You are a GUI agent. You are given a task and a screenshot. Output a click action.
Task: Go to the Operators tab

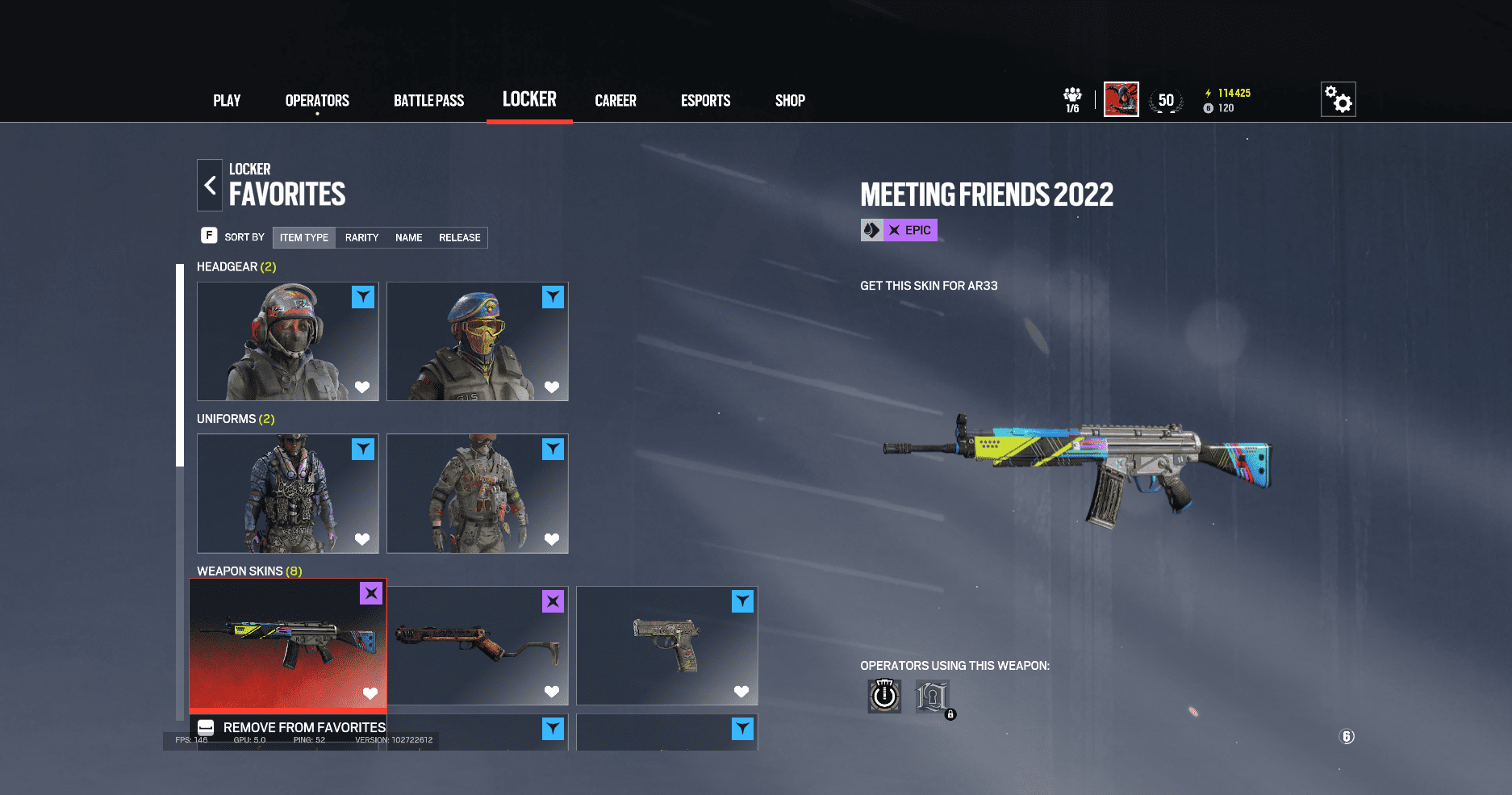coord(317,101)
